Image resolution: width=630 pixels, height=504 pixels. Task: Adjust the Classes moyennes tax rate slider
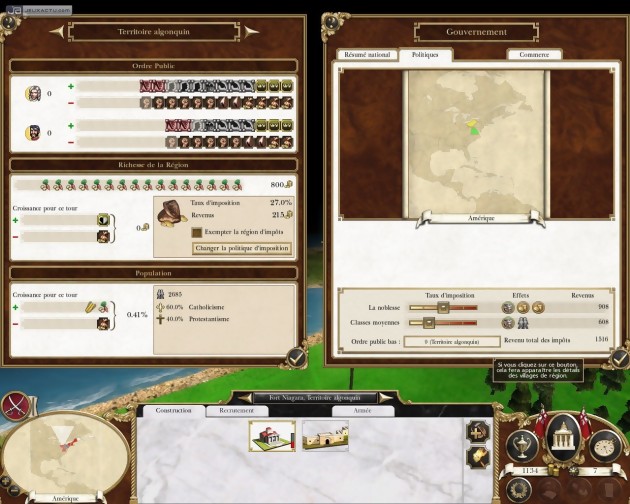pos(429,322)
